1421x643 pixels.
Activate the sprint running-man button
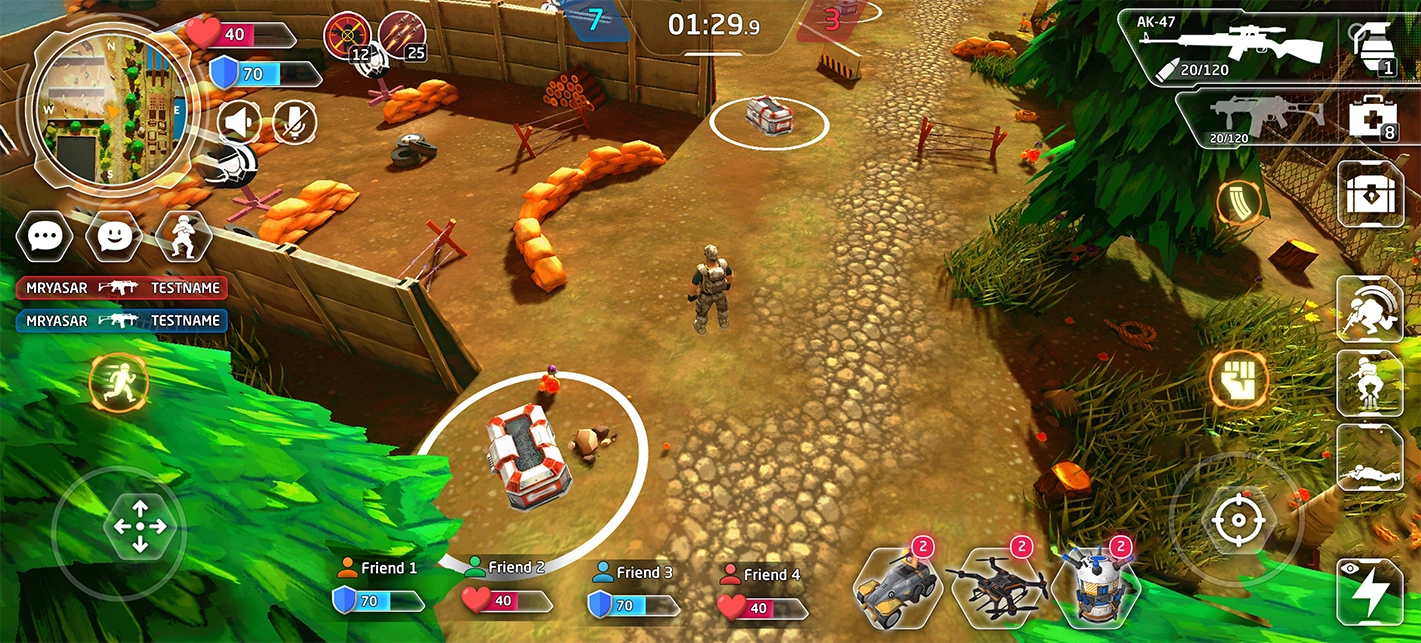118,383
